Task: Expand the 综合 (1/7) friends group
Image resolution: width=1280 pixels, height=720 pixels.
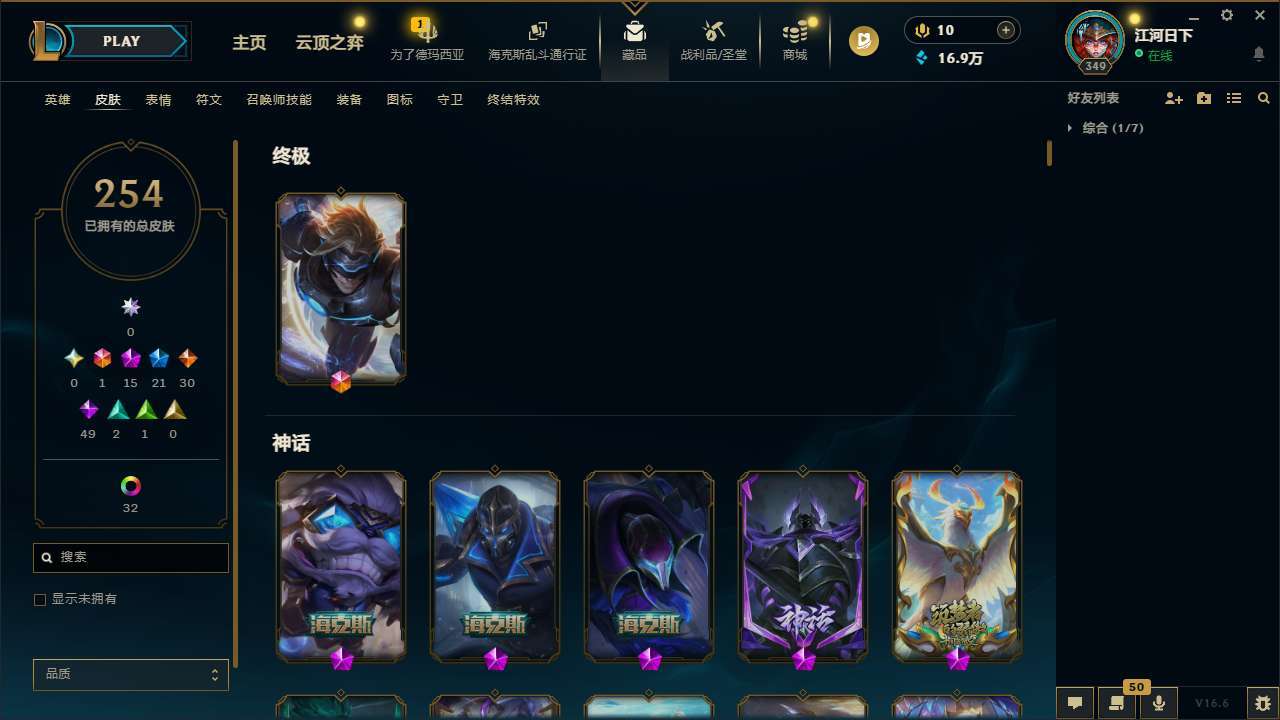Action: coord(1071,128)
